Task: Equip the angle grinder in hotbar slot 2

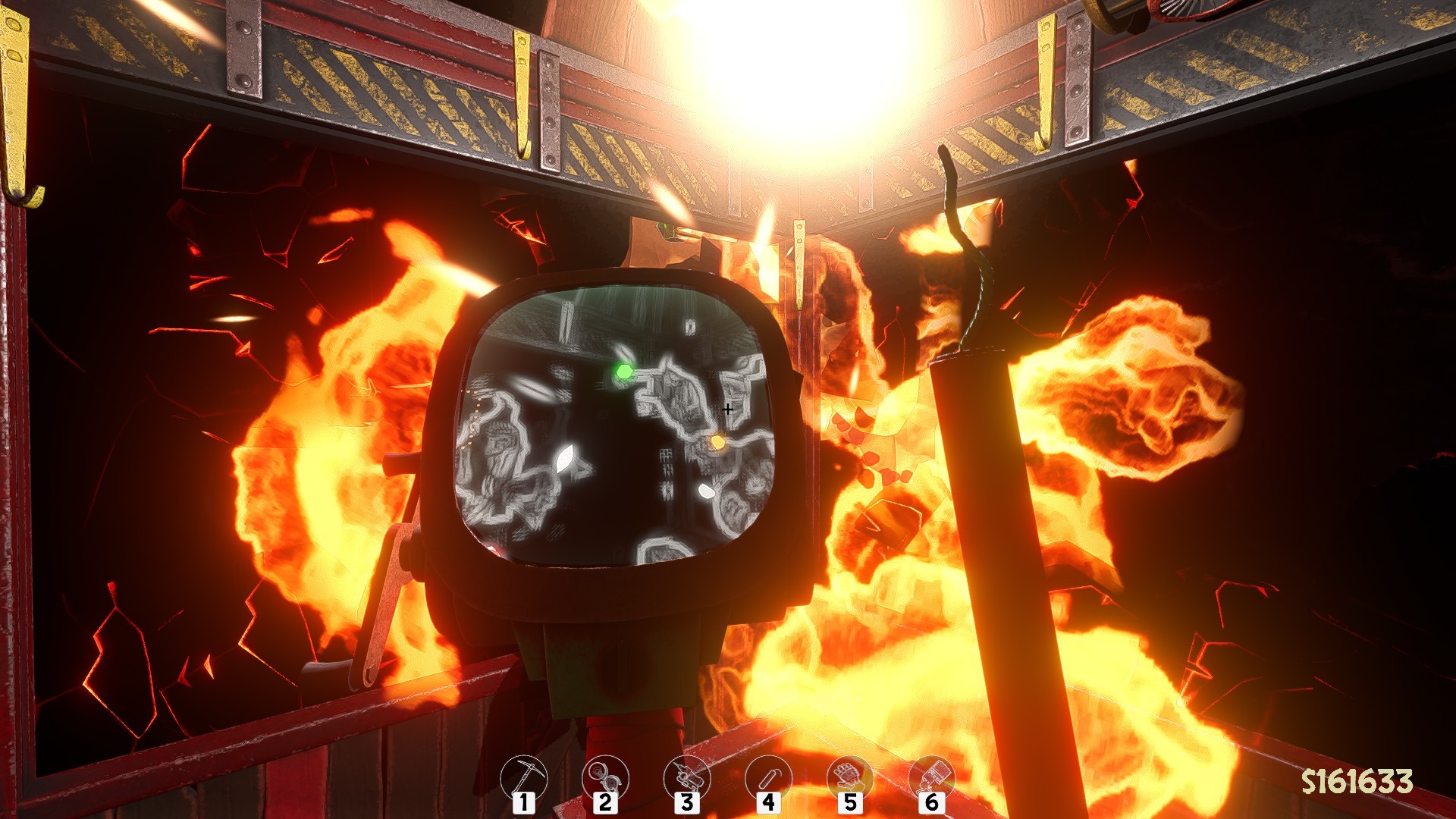Action: (x=604, y=777)
